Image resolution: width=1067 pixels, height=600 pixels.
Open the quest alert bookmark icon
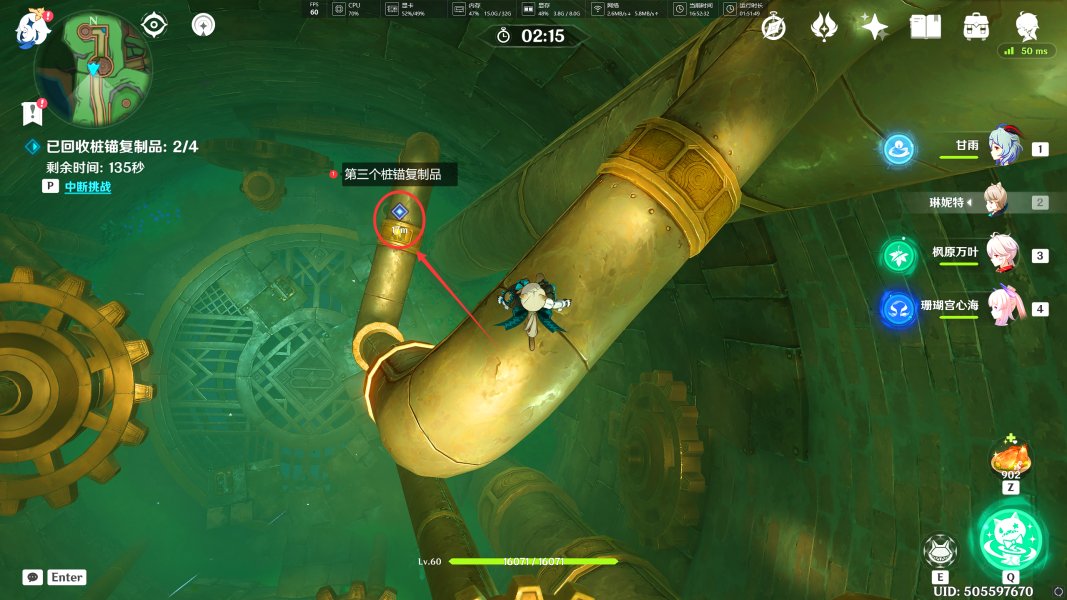[32, 112]
